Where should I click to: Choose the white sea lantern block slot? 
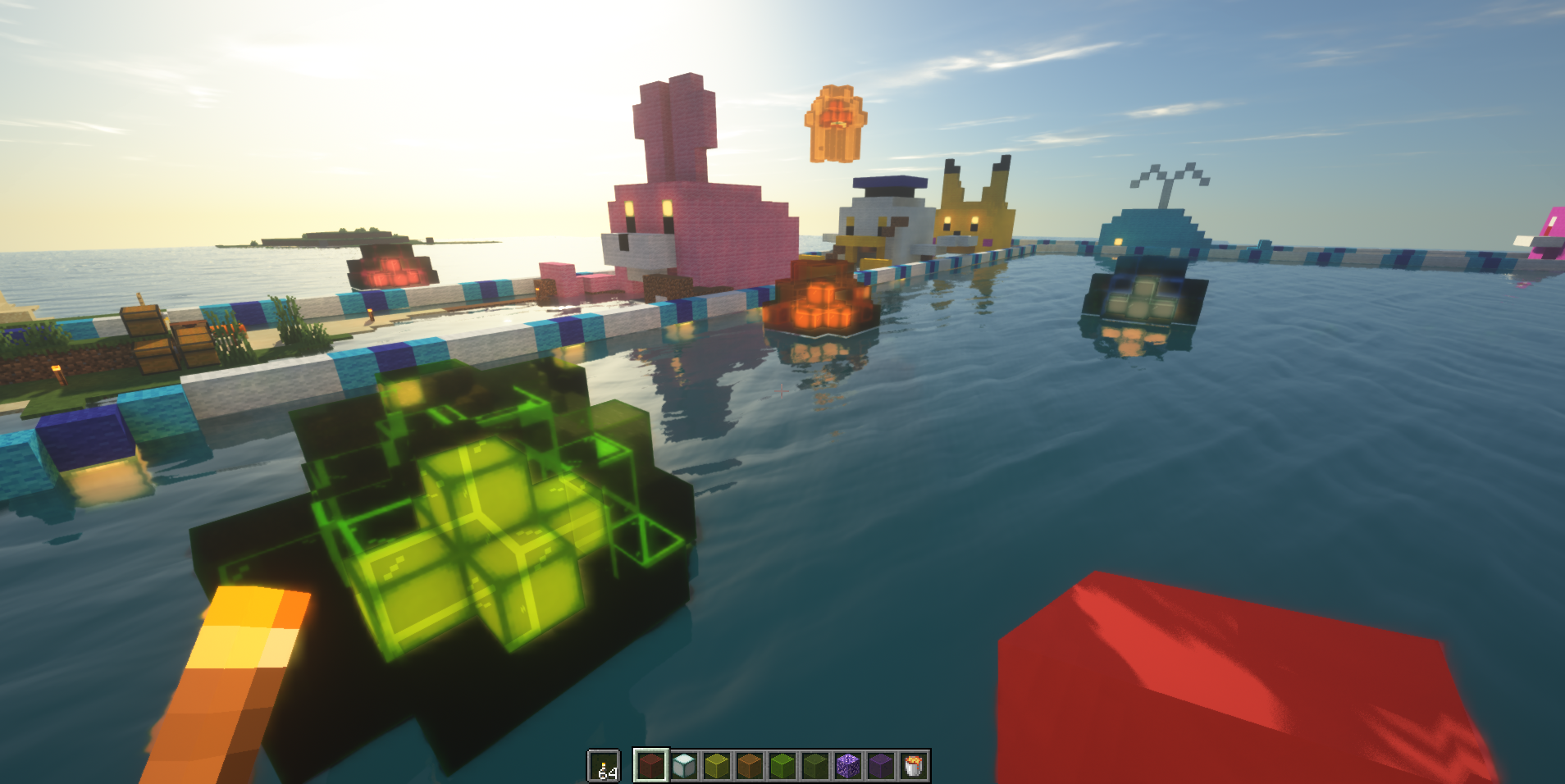point(684,766)
